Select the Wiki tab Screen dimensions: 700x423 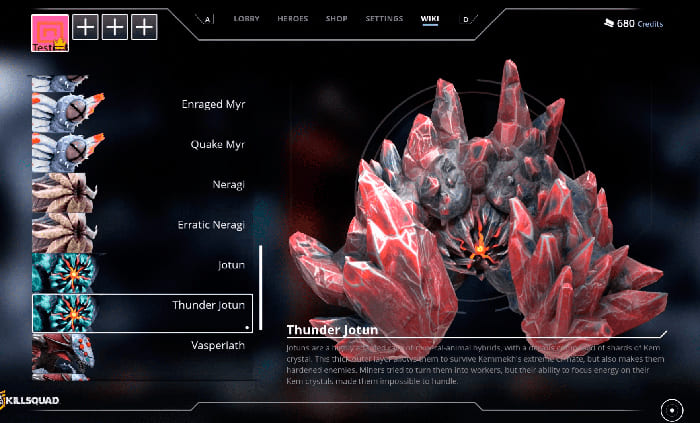tap(430, 19)
